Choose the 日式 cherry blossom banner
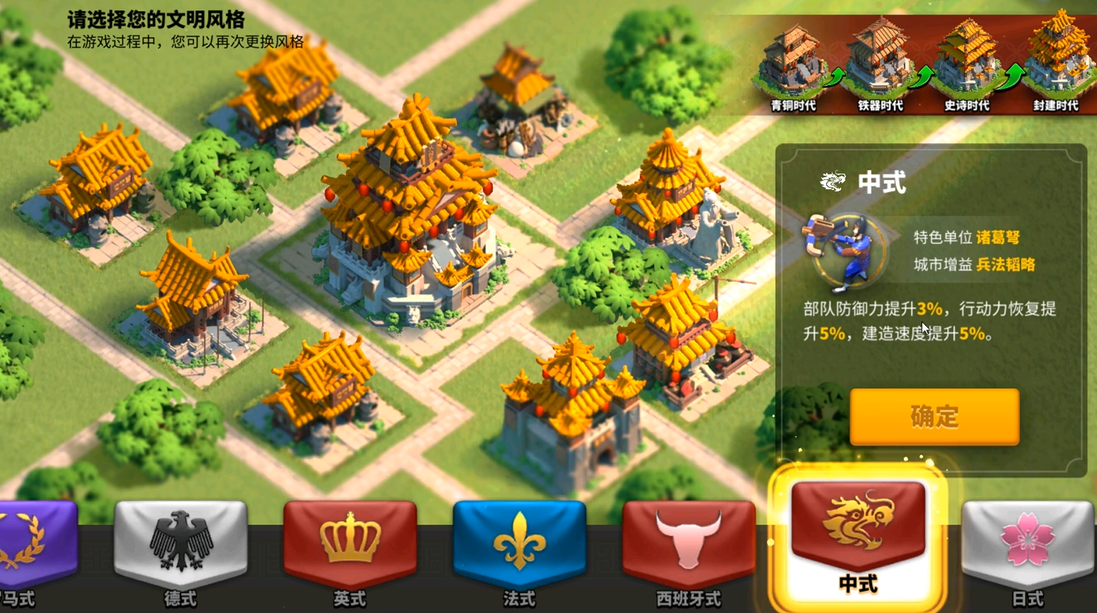The height and width of the screenshot is (613, 1097). (x=1027, y=545)
